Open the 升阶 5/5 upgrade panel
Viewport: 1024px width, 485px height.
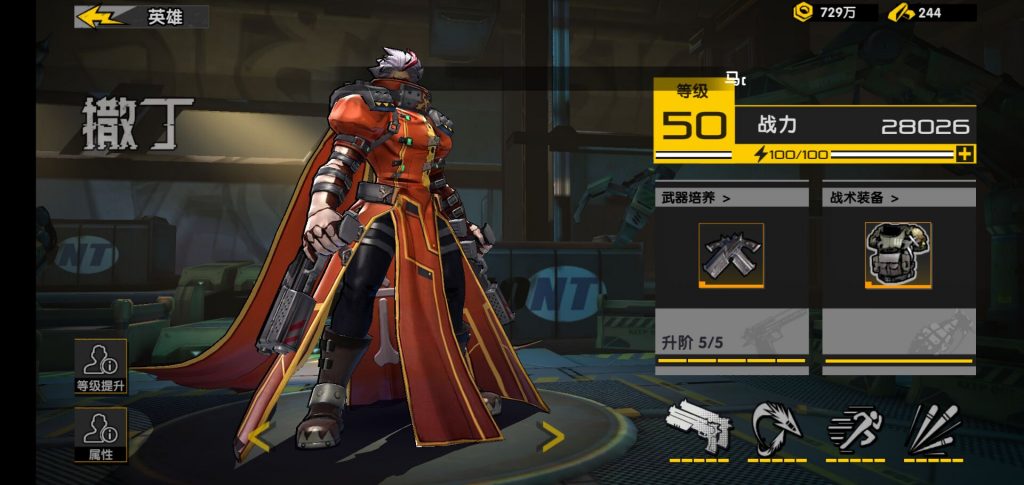[732, 340]
